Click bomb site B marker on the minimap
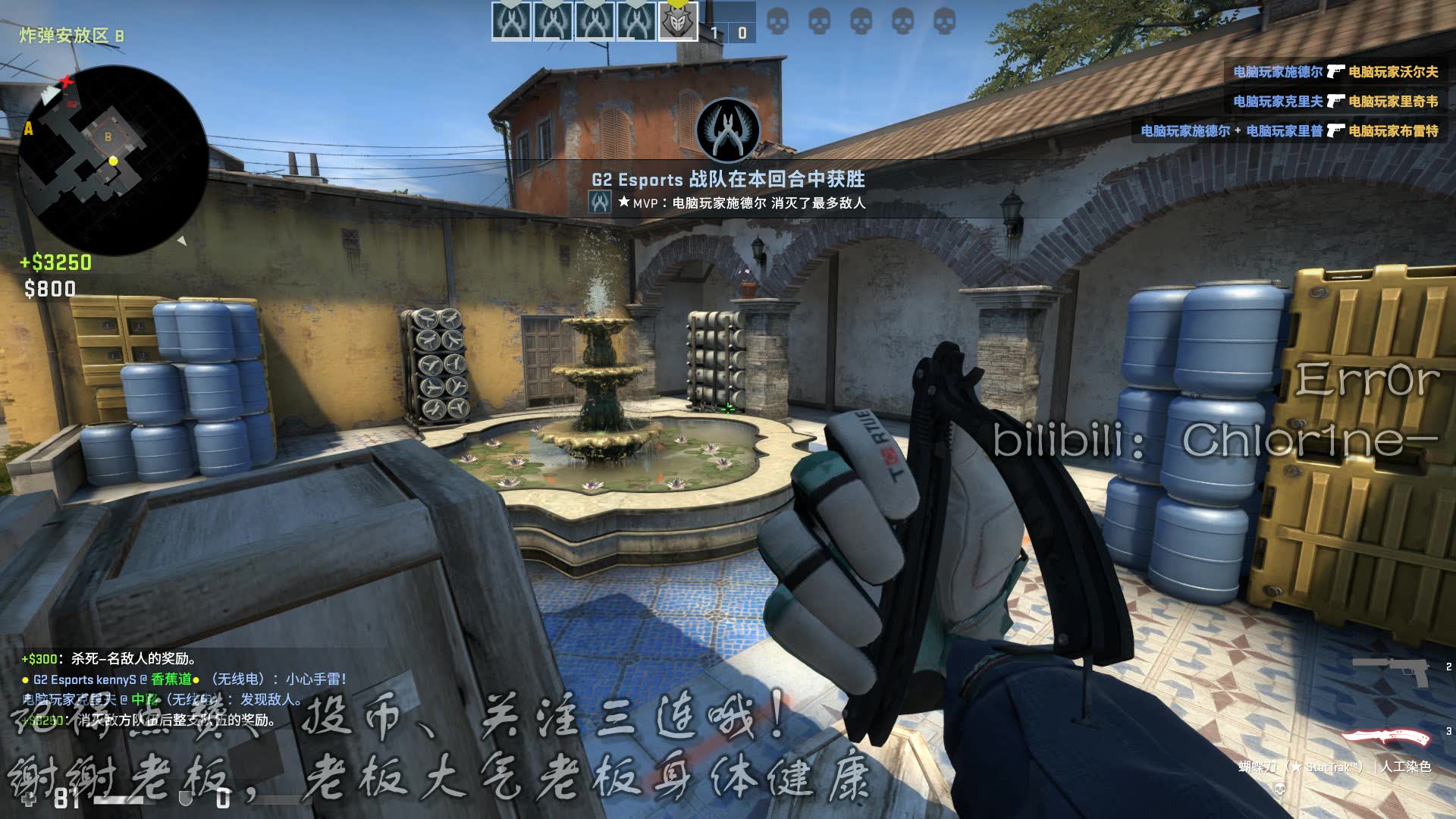 pyautogui.click(x=108, y=137)
